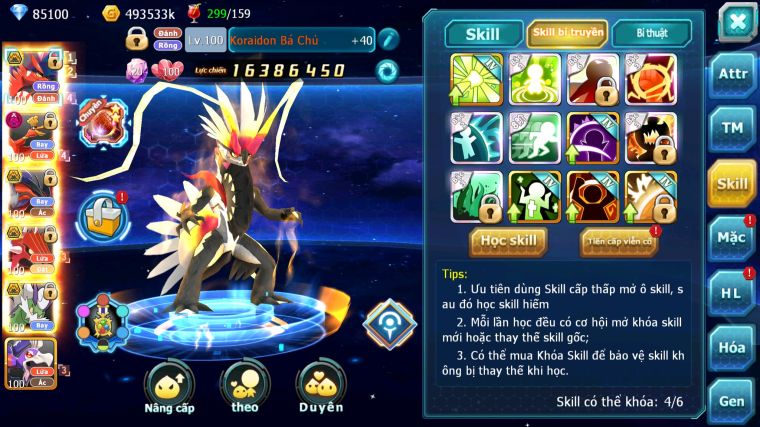This screenshot has height=427, width=760.
Task: Open the Gen side tab
Action: 732,401
